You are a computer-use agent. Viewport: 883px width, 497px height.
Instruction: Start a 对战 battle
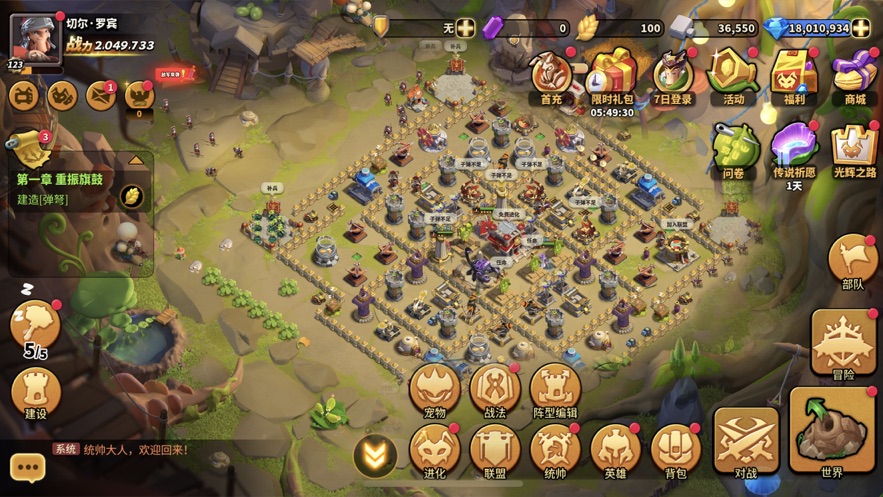[x=746, y=438]
